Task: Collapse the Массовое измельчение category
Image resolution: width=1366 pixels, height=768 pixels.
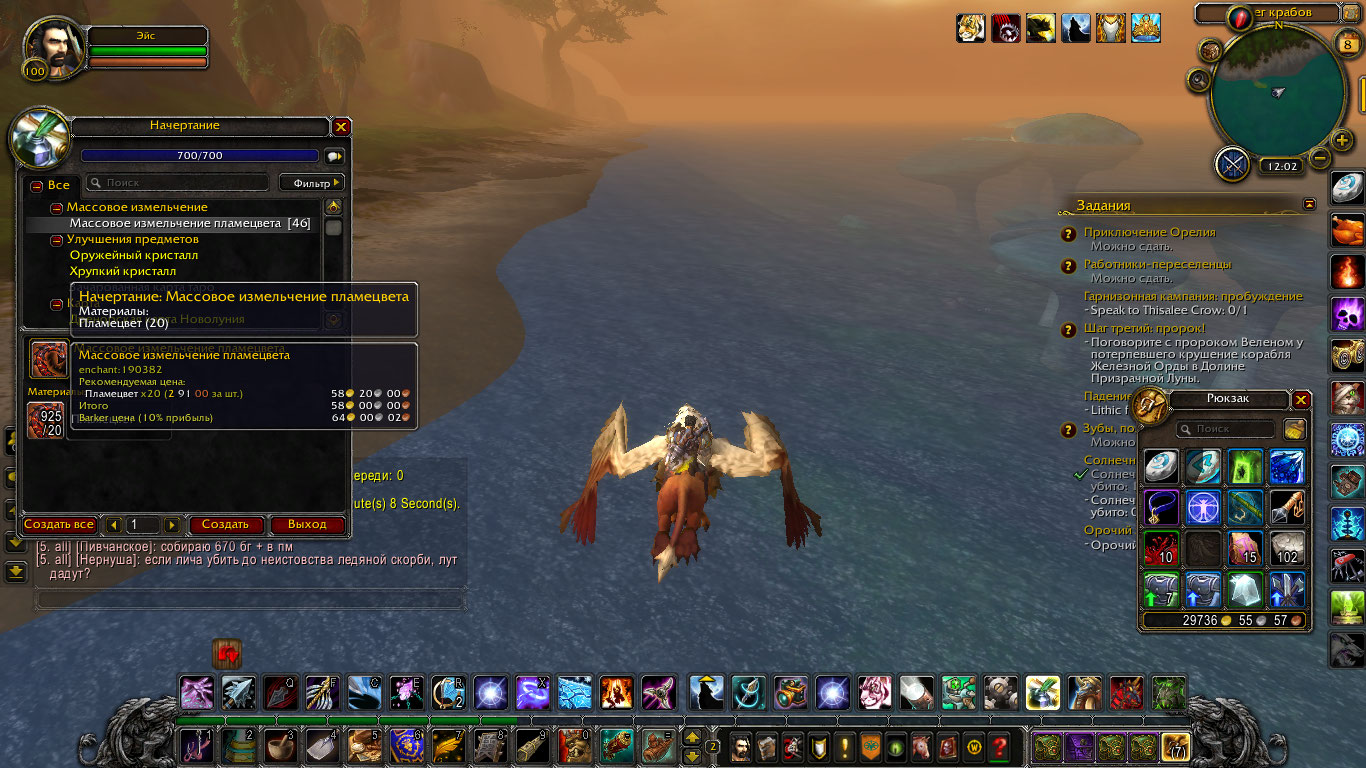Action: click(x=57, y=207)
